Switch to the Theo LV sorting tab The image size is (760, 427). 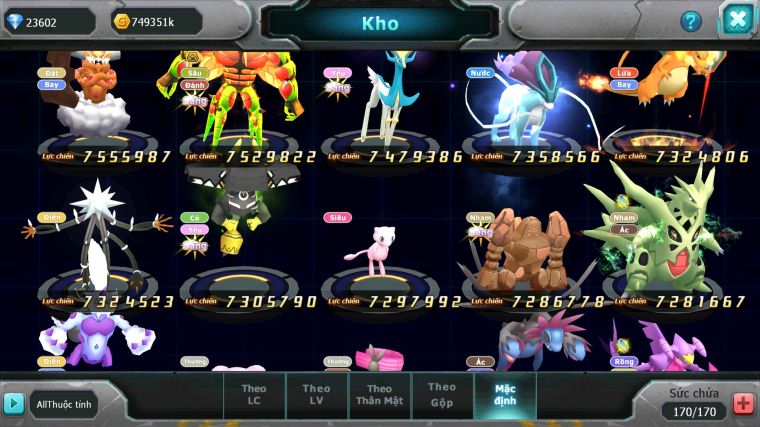tap(316, 395)
